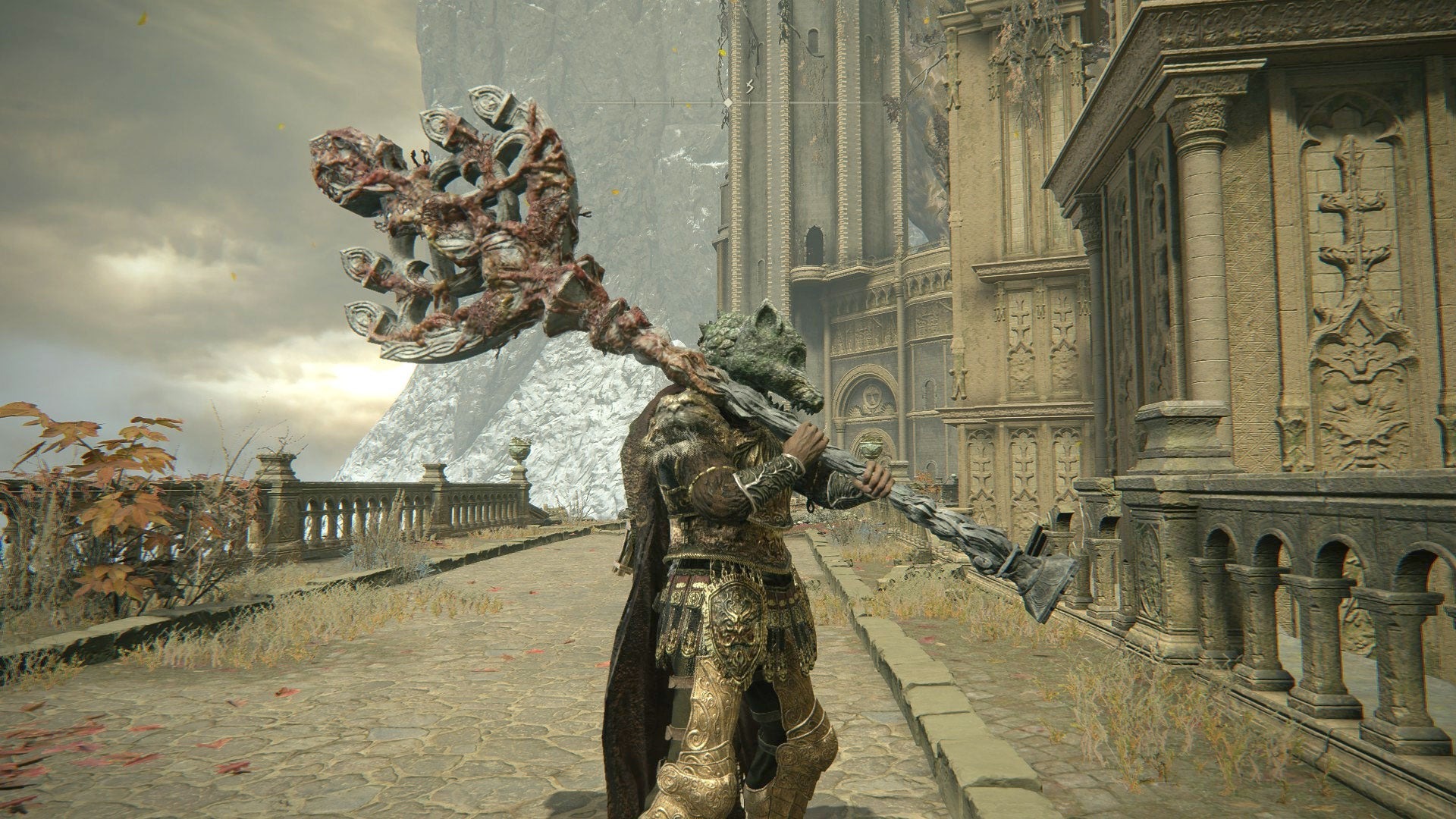Click the compass diamond center marker
The image size is (1456, 819).
[x=728, y=102]
